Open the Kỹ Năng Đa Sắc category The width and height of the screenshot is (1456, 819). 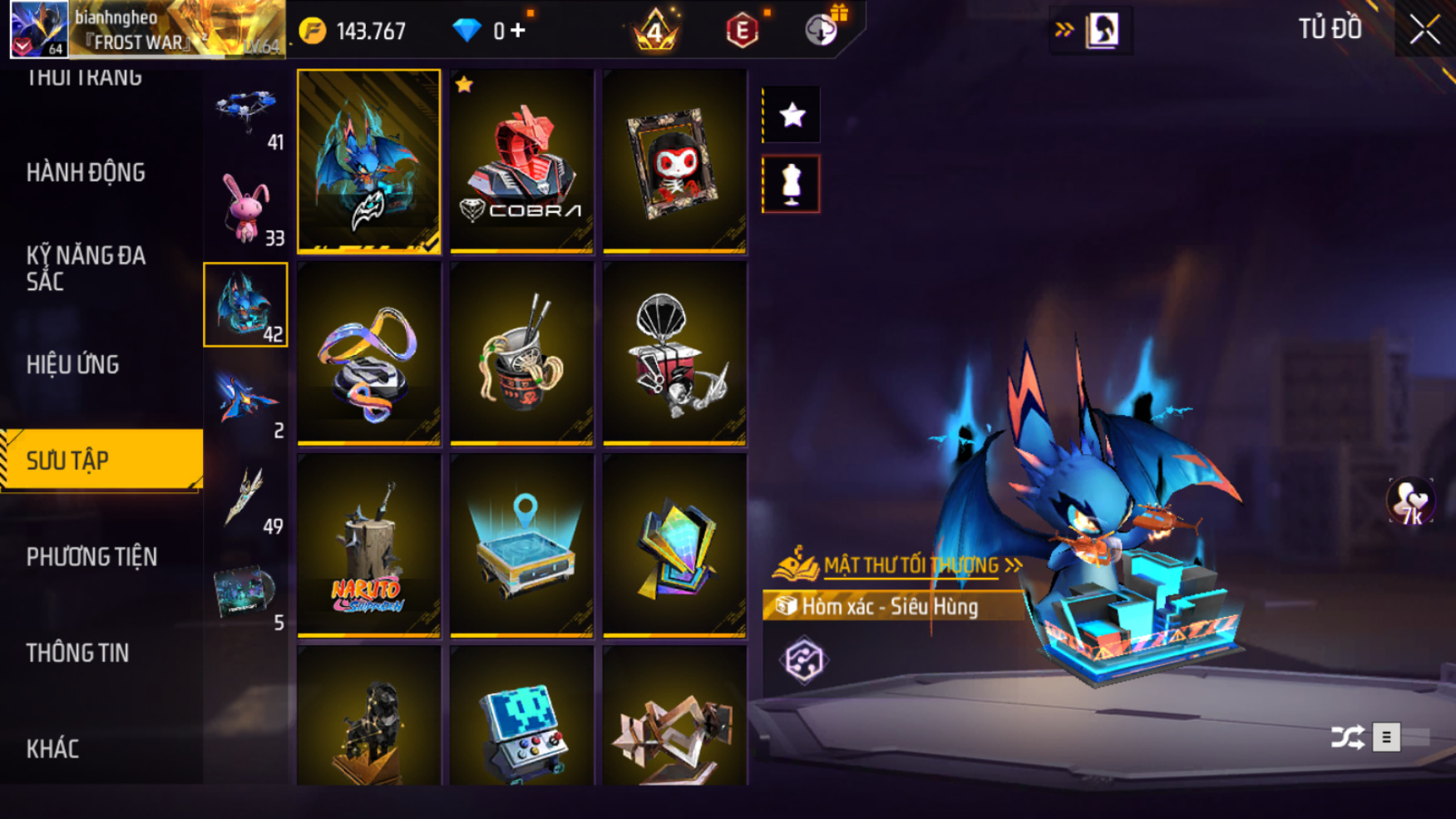point(86,268)
